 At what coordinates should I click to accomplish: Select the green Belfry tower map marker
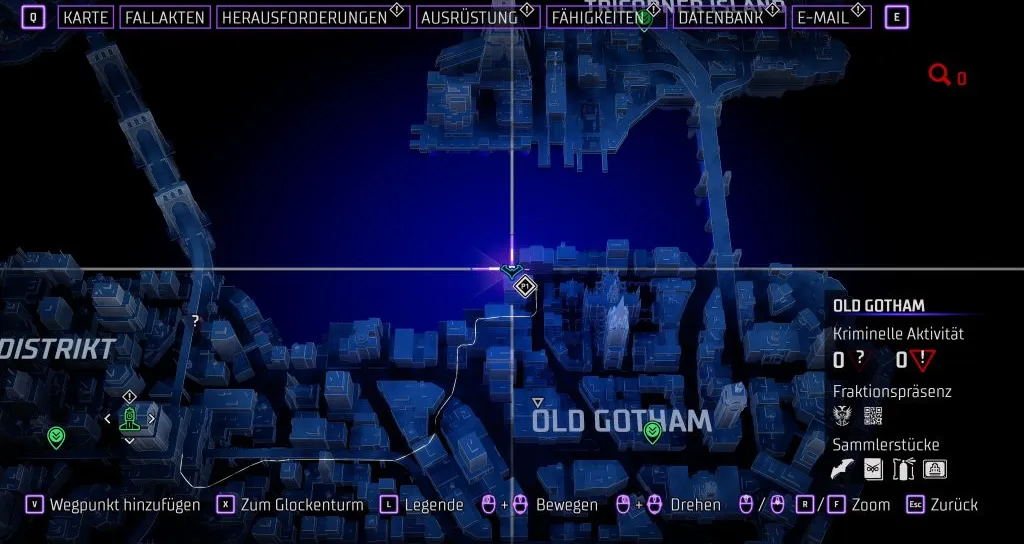pos(129,419)
